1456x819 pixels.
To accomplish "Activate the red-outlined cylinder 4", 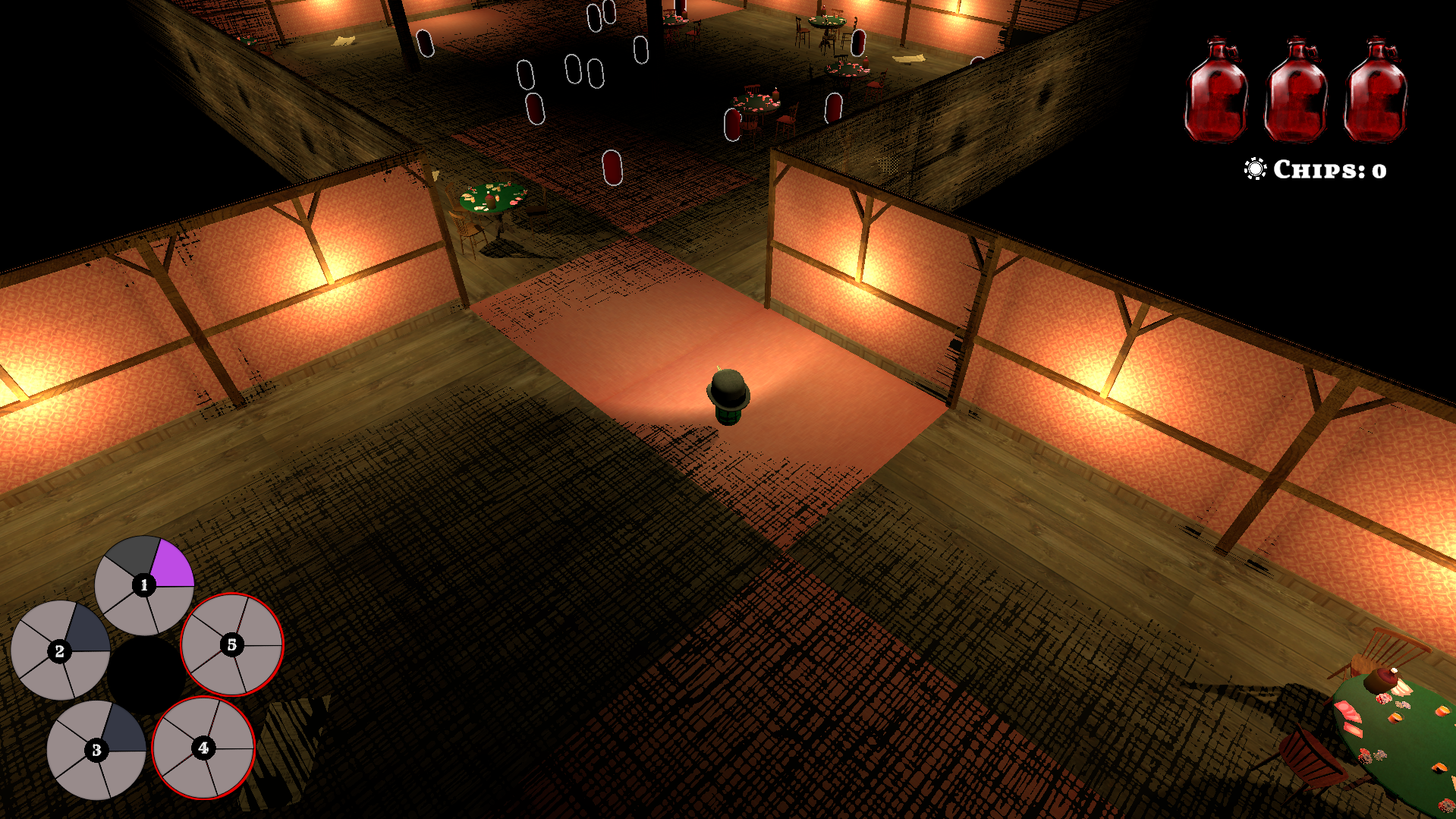I will [203, 748].
